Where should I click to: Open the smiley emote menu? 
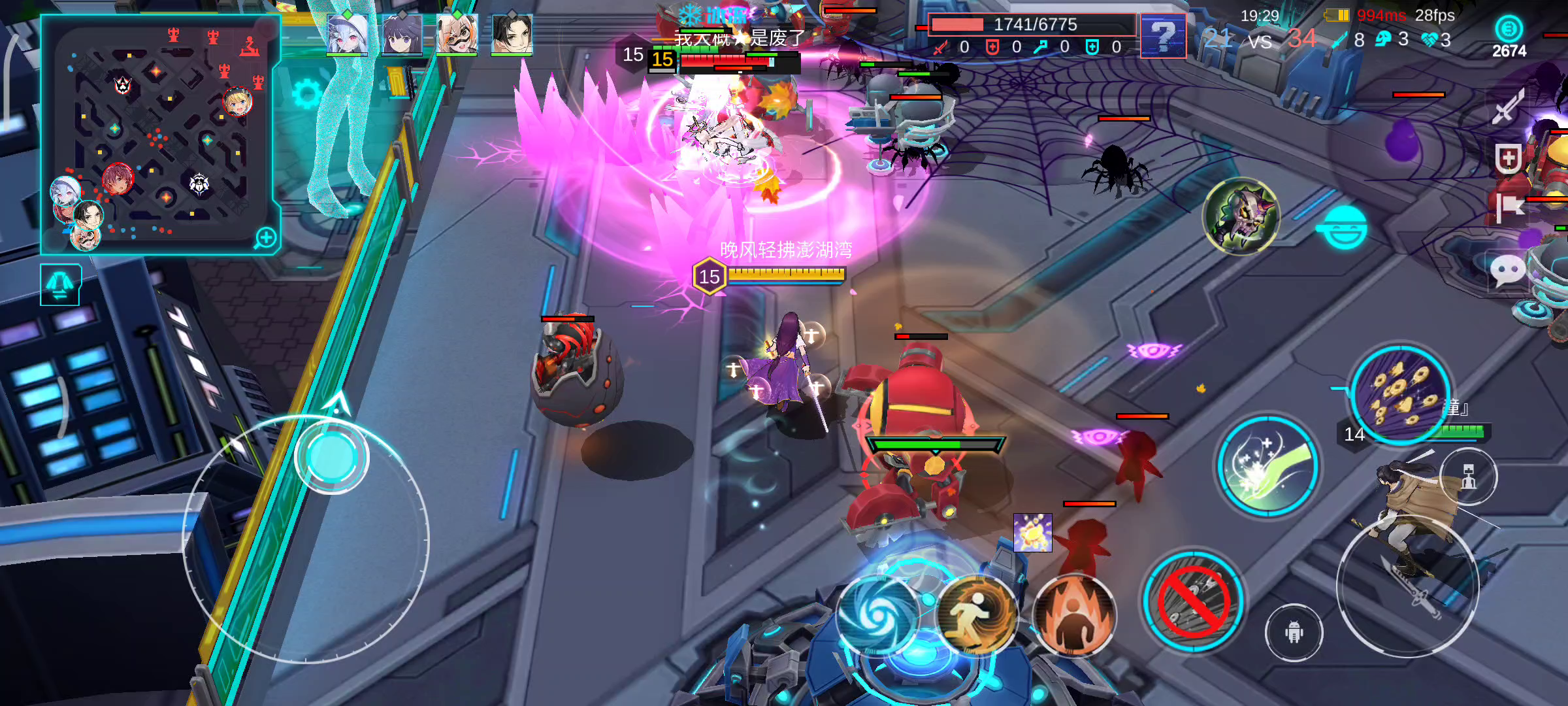tap(1345, 227)
